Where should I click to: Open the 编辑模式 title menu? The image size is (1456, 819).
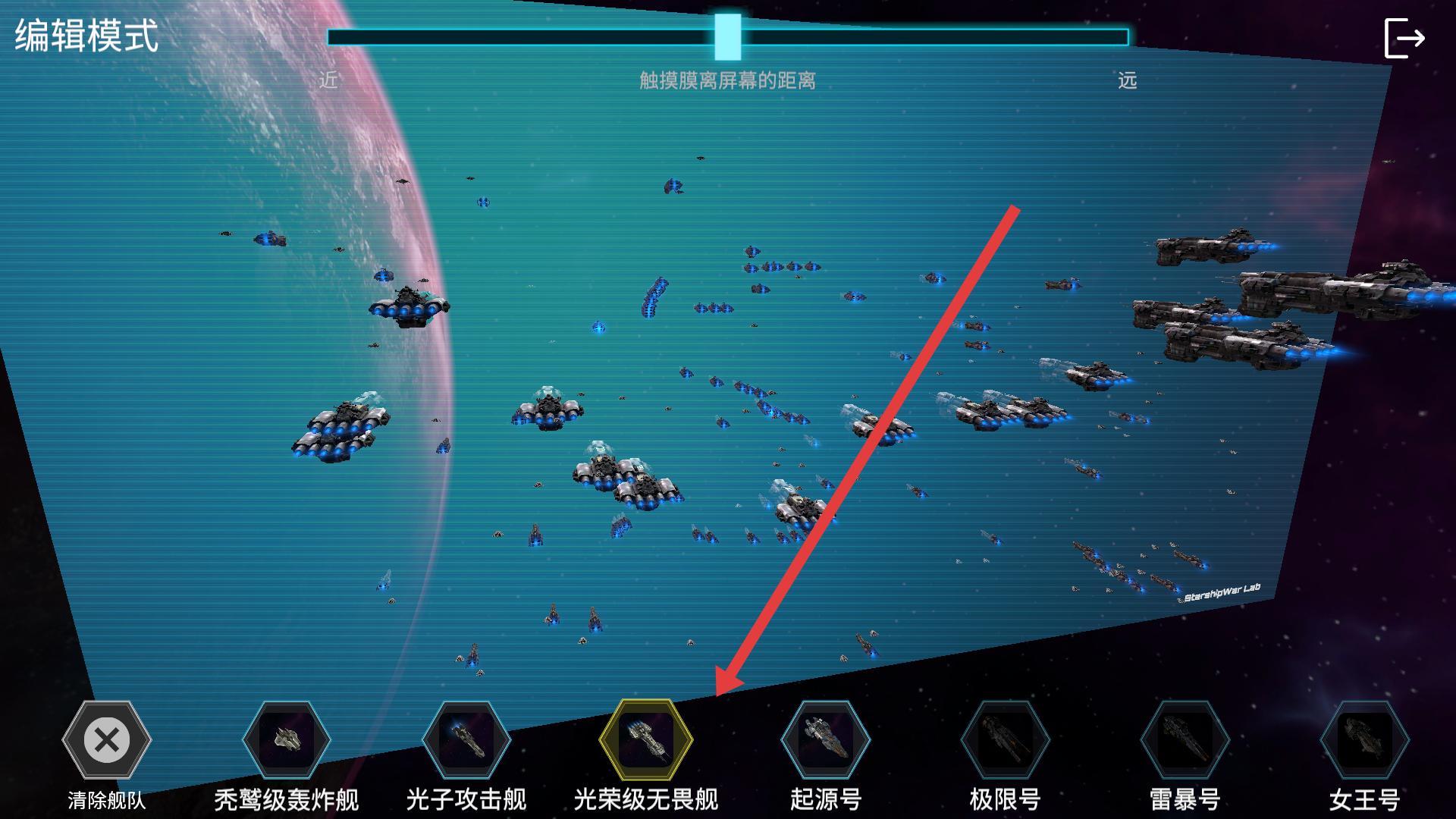coord(86,33)
